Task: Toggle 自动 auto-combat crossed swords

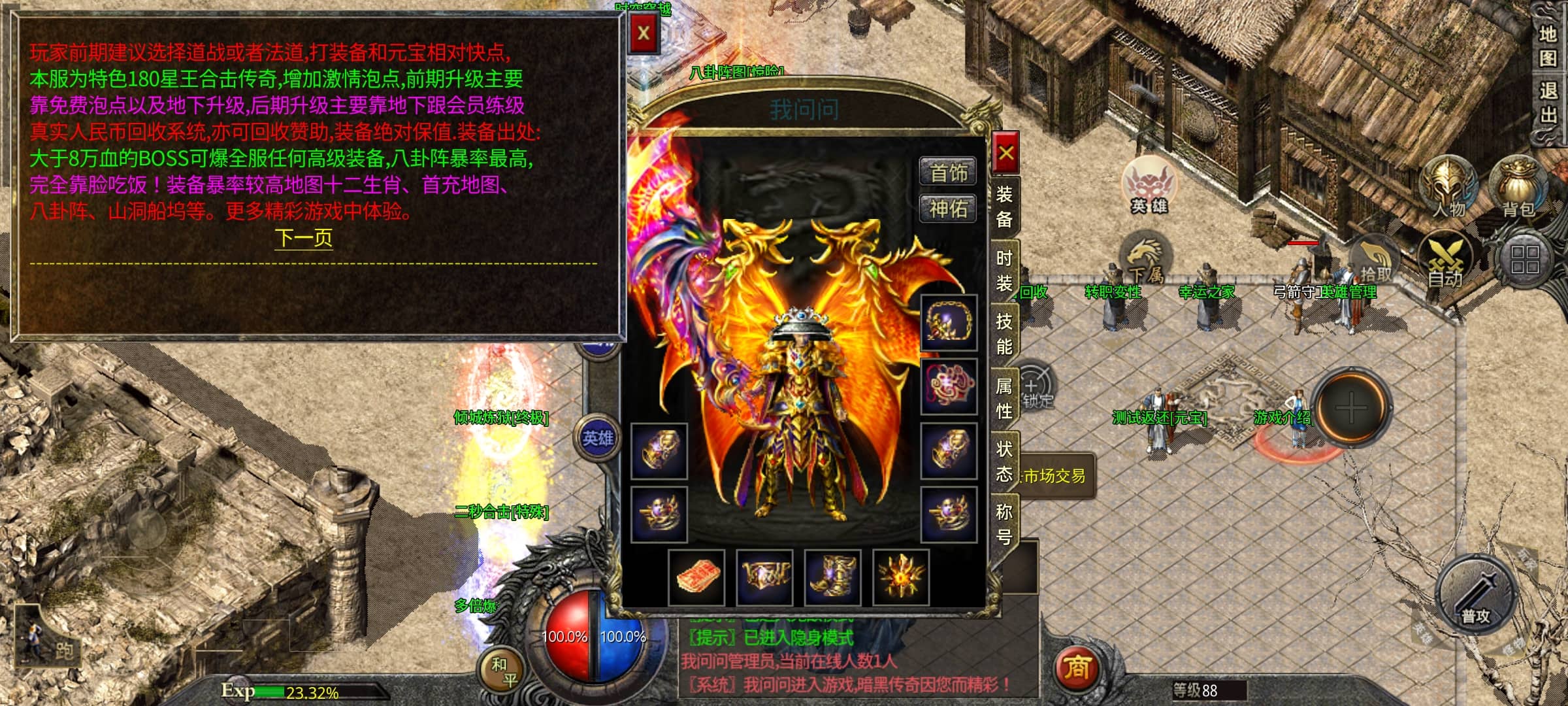Action: (1446, 260)
